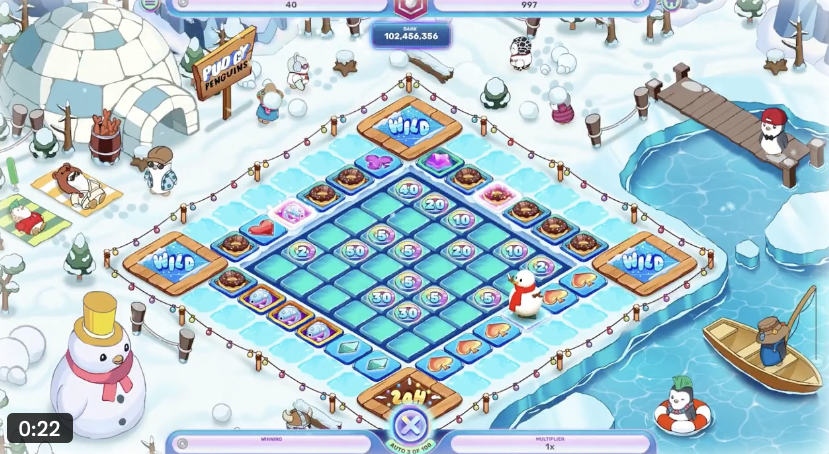The height and width of the screenshot is (454, 829).
Task: Click the home icon button
Action: [x=671, y=4]
